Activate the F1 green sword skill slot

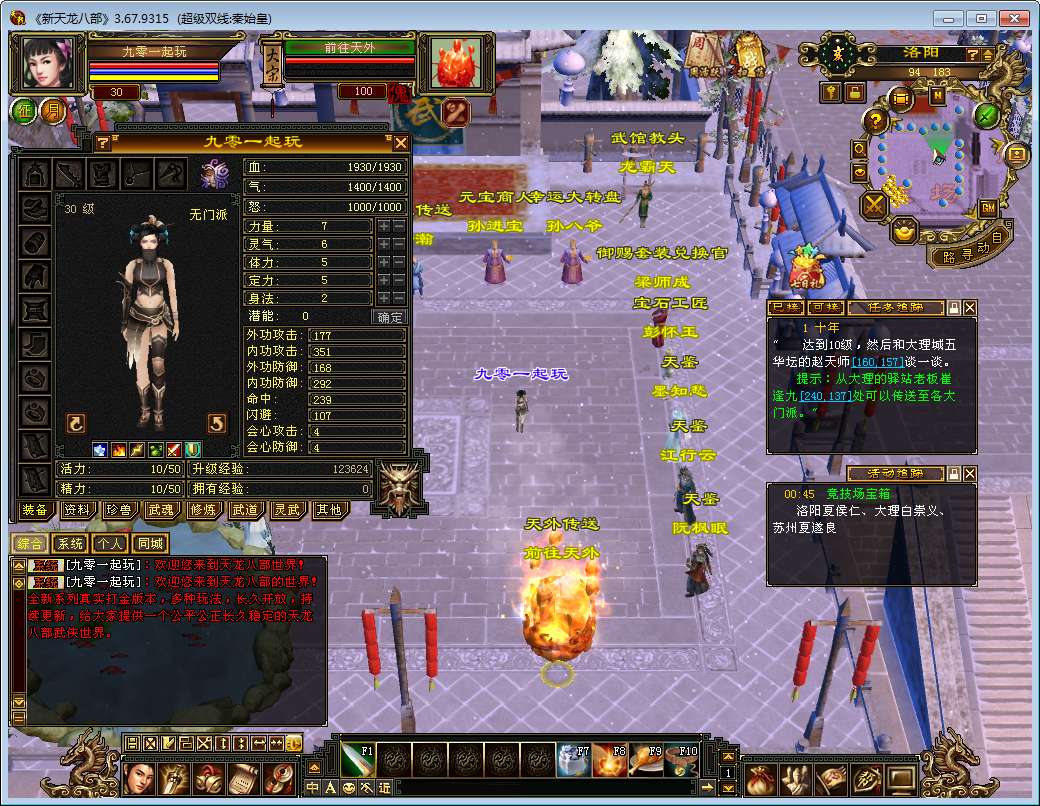coord(357,760)
